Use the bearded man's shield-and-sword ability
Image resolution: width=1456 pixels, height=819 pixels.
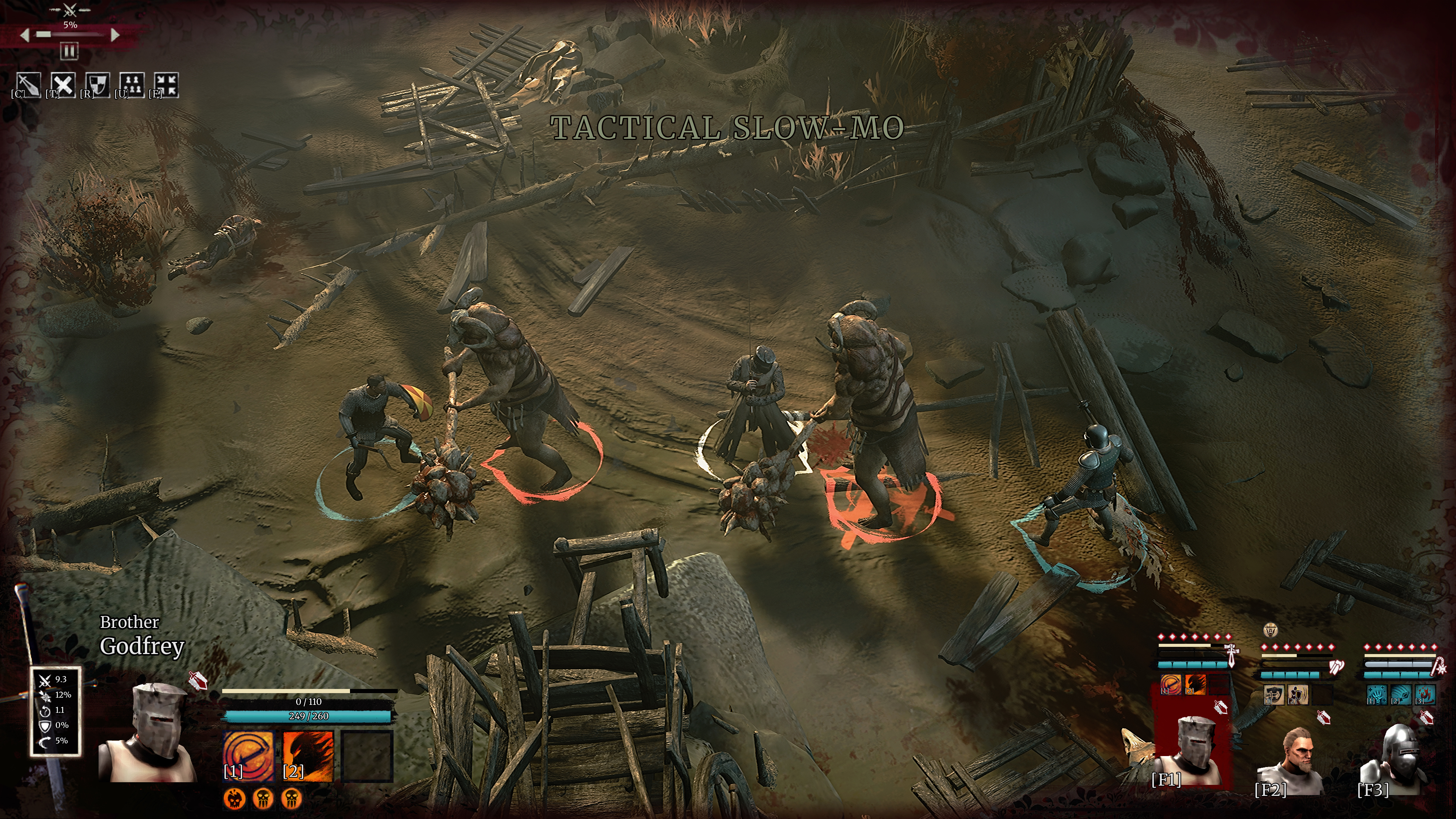tap(1274, 695)
